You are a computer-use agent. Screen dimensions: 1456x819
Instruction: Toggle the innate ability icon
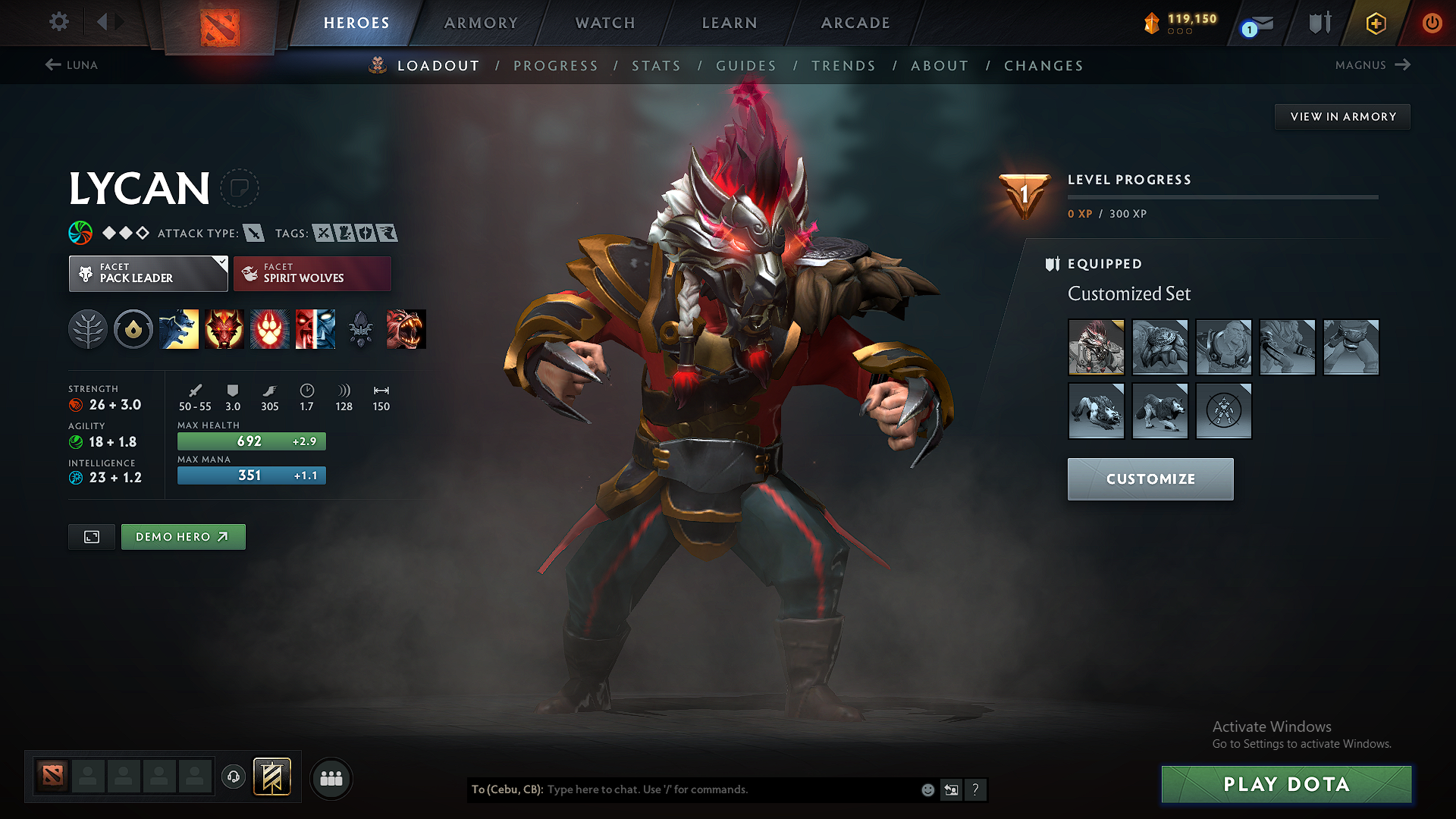[x=133, y=329]
